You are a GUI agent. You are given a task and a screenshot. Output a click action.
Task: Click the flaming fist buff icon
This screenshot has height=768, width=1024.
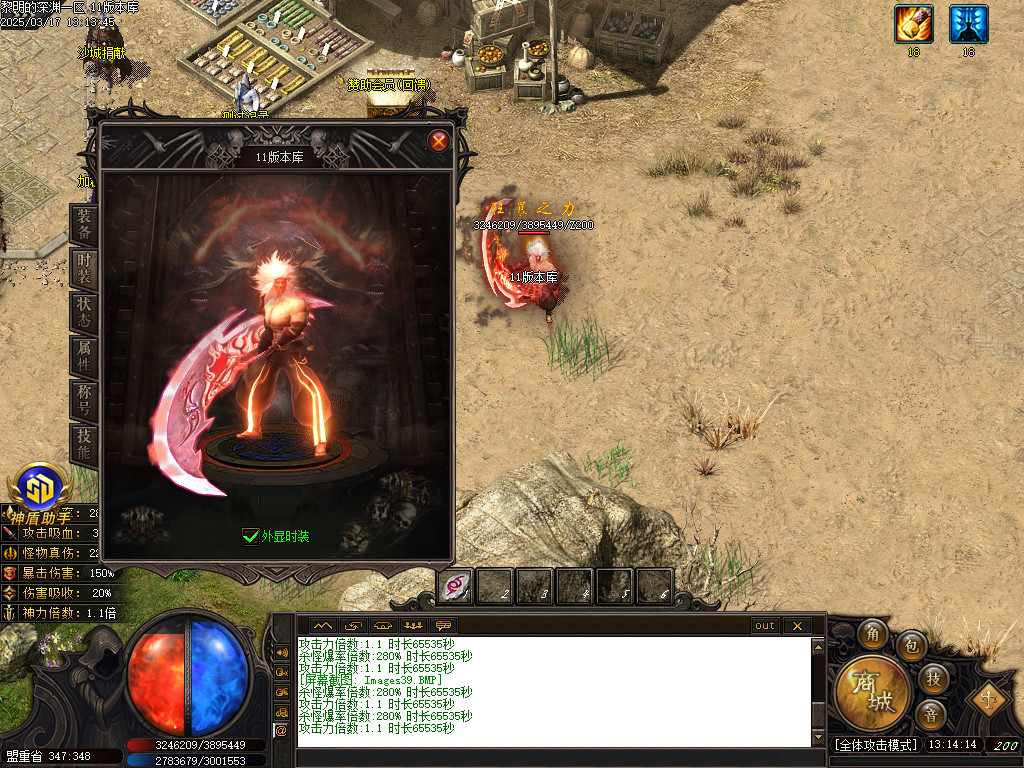[914, 24]
